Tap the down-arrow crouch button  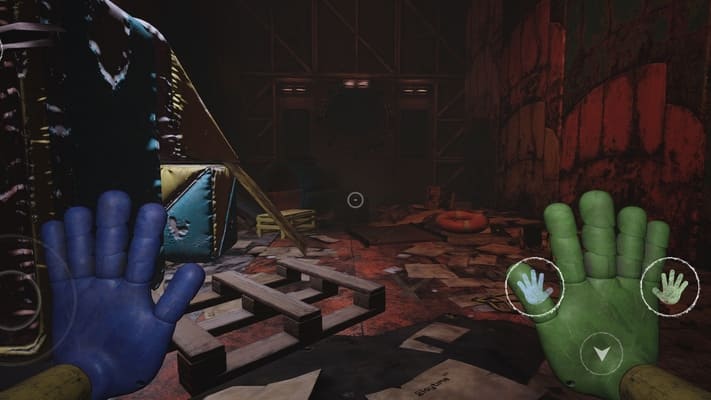click(601, 352)
